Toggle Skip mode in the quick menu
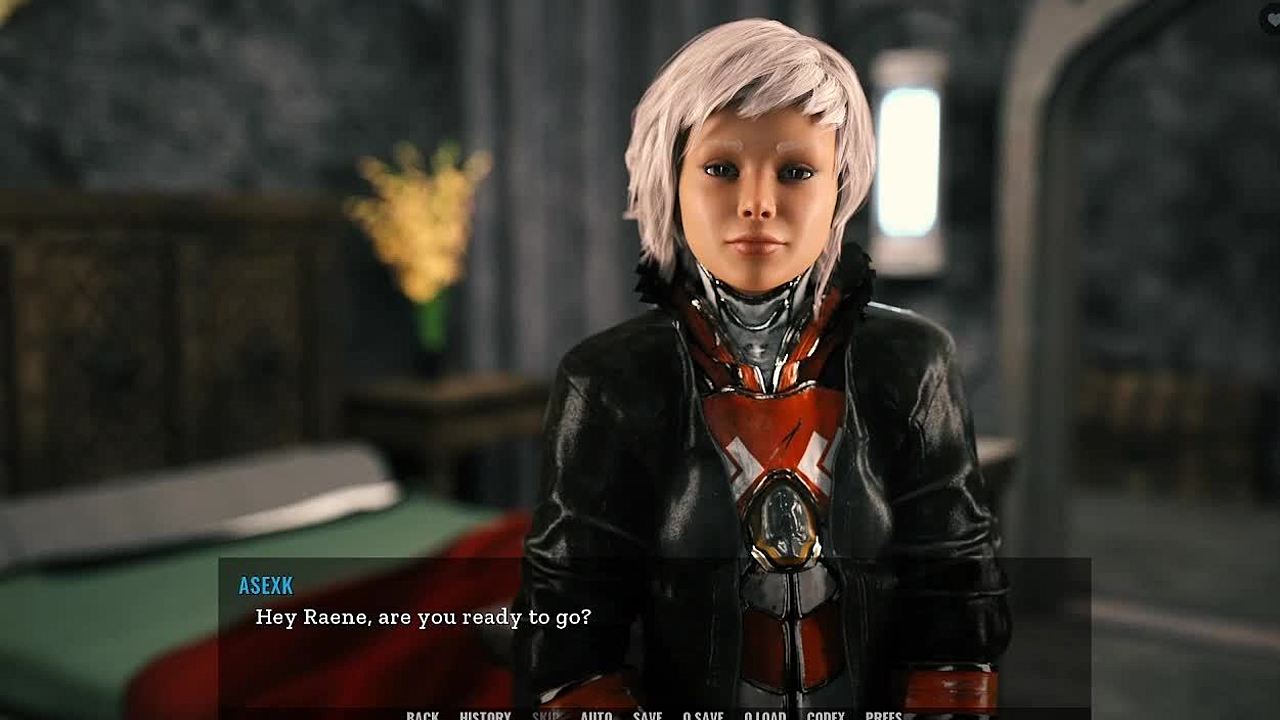 546,715
